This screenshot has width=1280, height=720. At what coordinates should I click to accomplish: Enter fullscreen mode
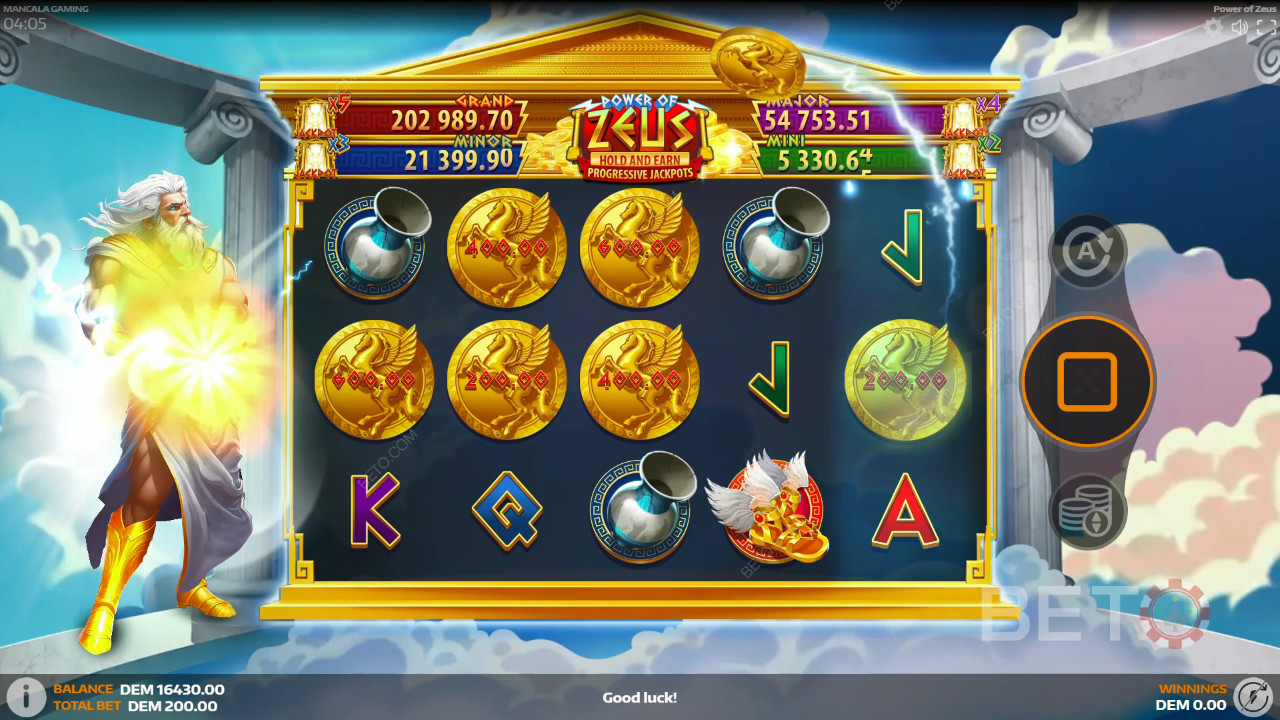click(1264, 28)
